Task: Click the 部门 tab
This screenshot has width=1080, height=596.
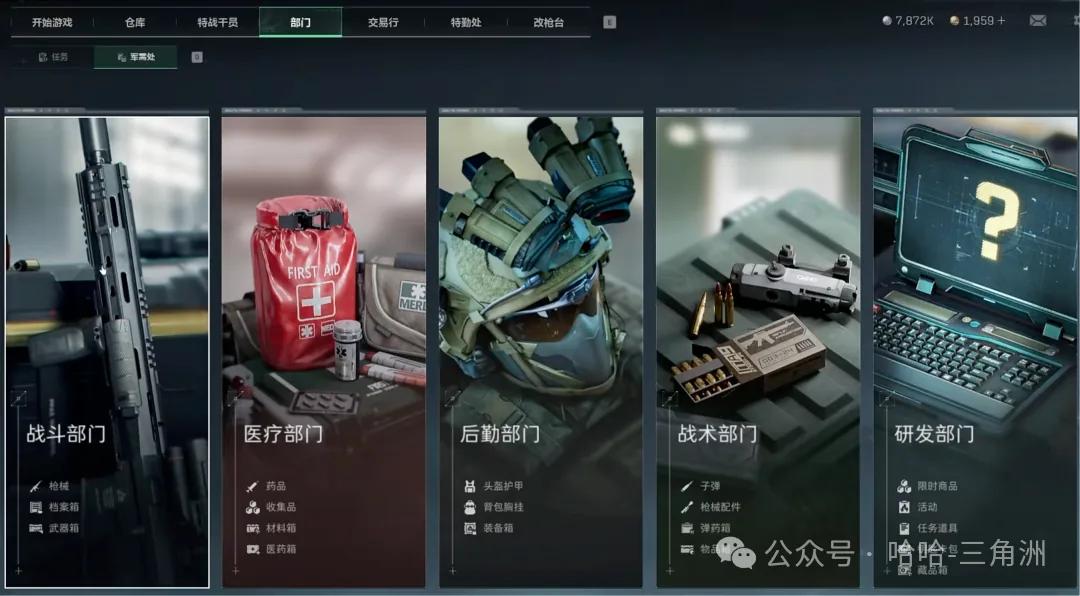Action: pyautogui.click(x=300, y=22)
